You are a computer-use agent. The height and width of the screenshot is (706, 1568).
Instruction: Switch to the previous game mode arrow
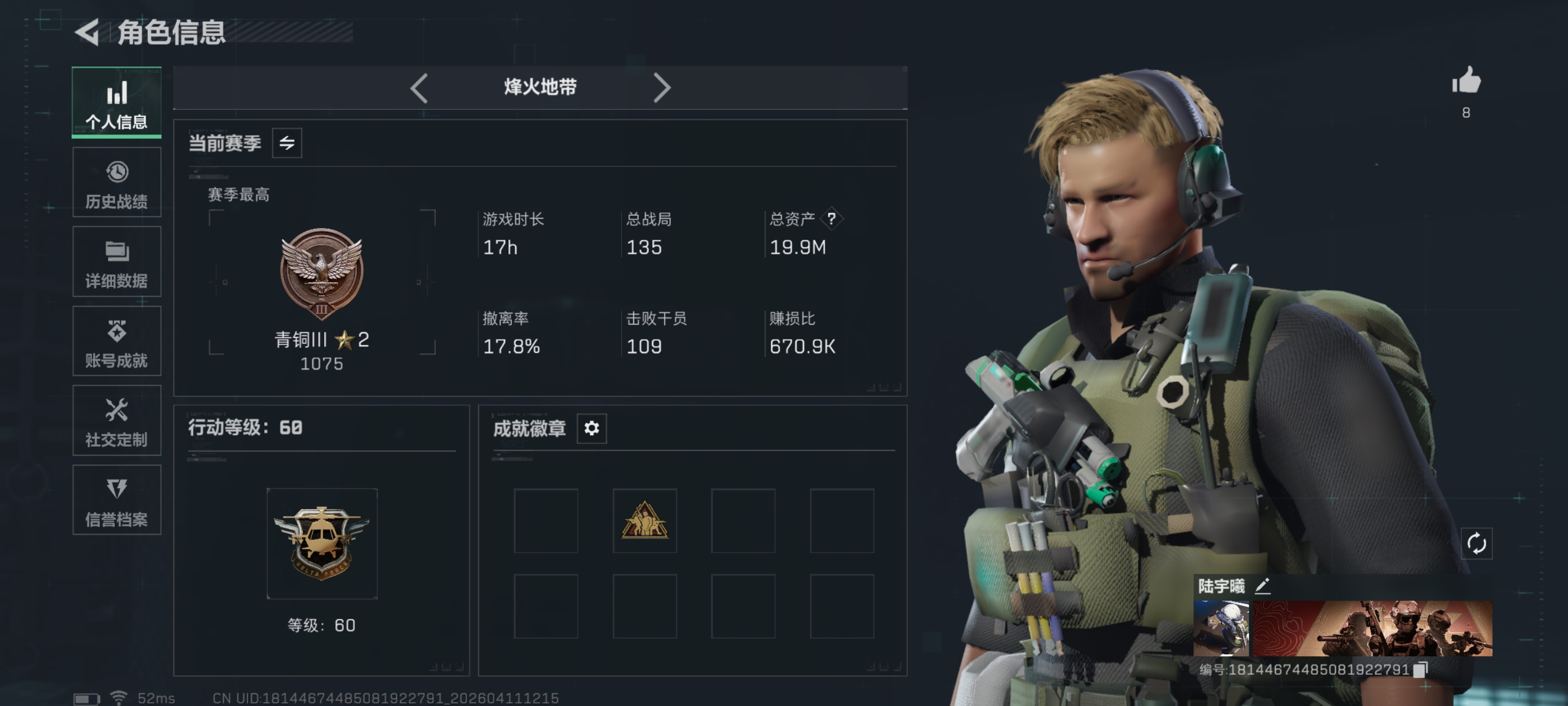pyautogui.click(x=419, y=88)
